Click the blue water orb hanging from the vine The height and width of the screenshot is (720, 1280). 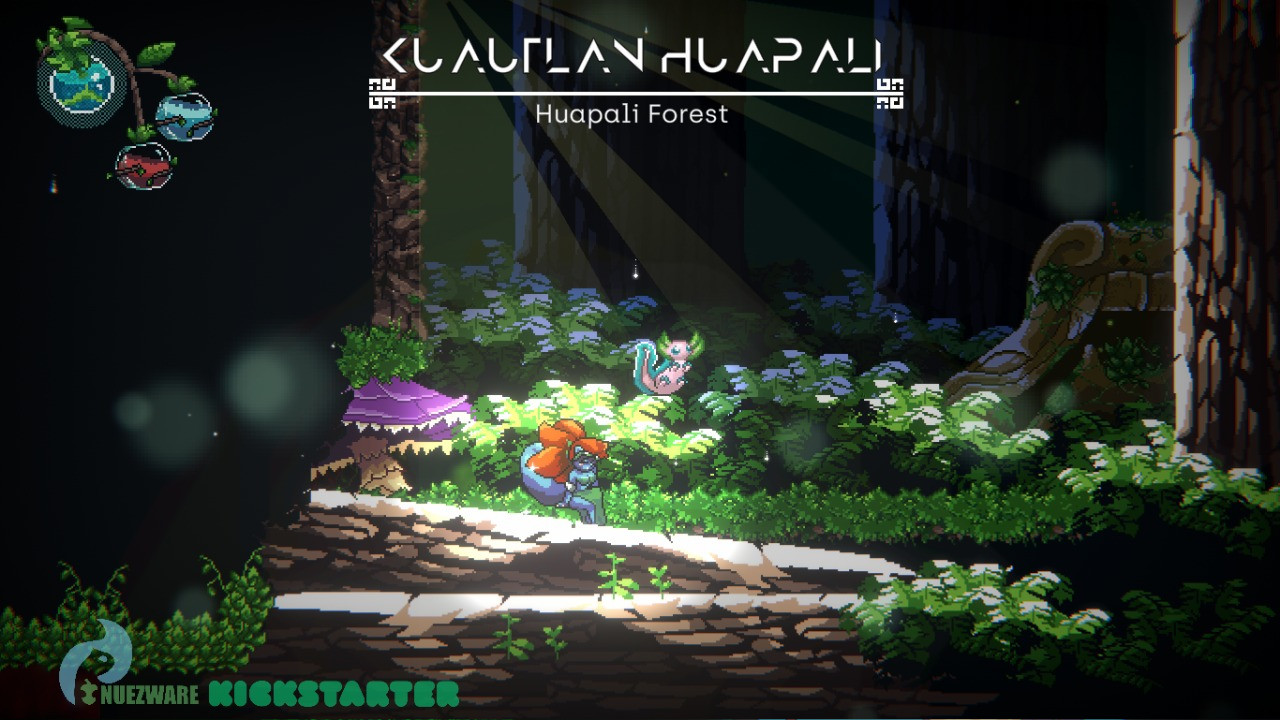coord(182,115)
